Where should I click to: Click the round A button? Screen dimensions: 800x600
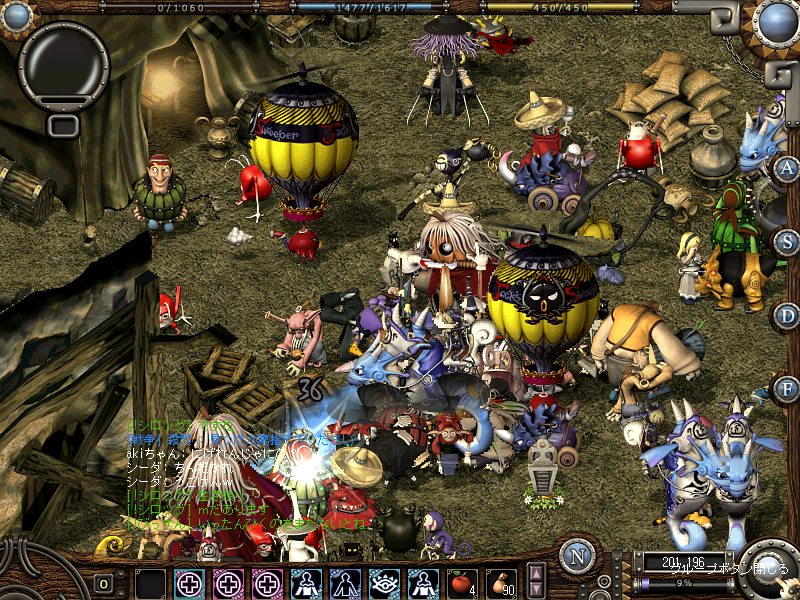pos(787,168)
